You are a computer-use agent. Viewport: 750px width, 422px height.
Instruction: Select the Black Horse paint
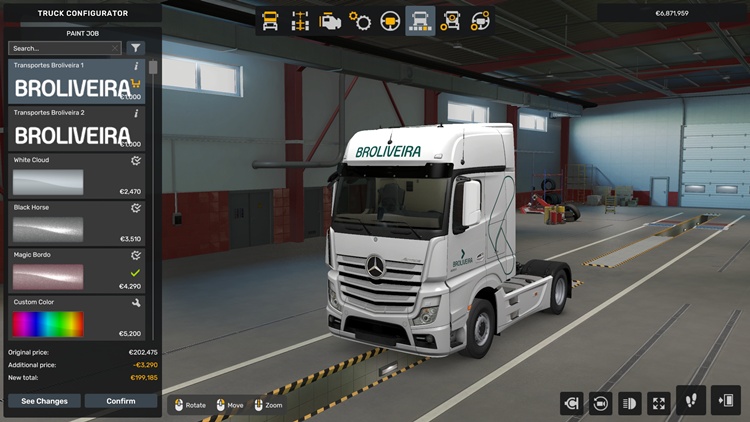[x=75, y=224]
